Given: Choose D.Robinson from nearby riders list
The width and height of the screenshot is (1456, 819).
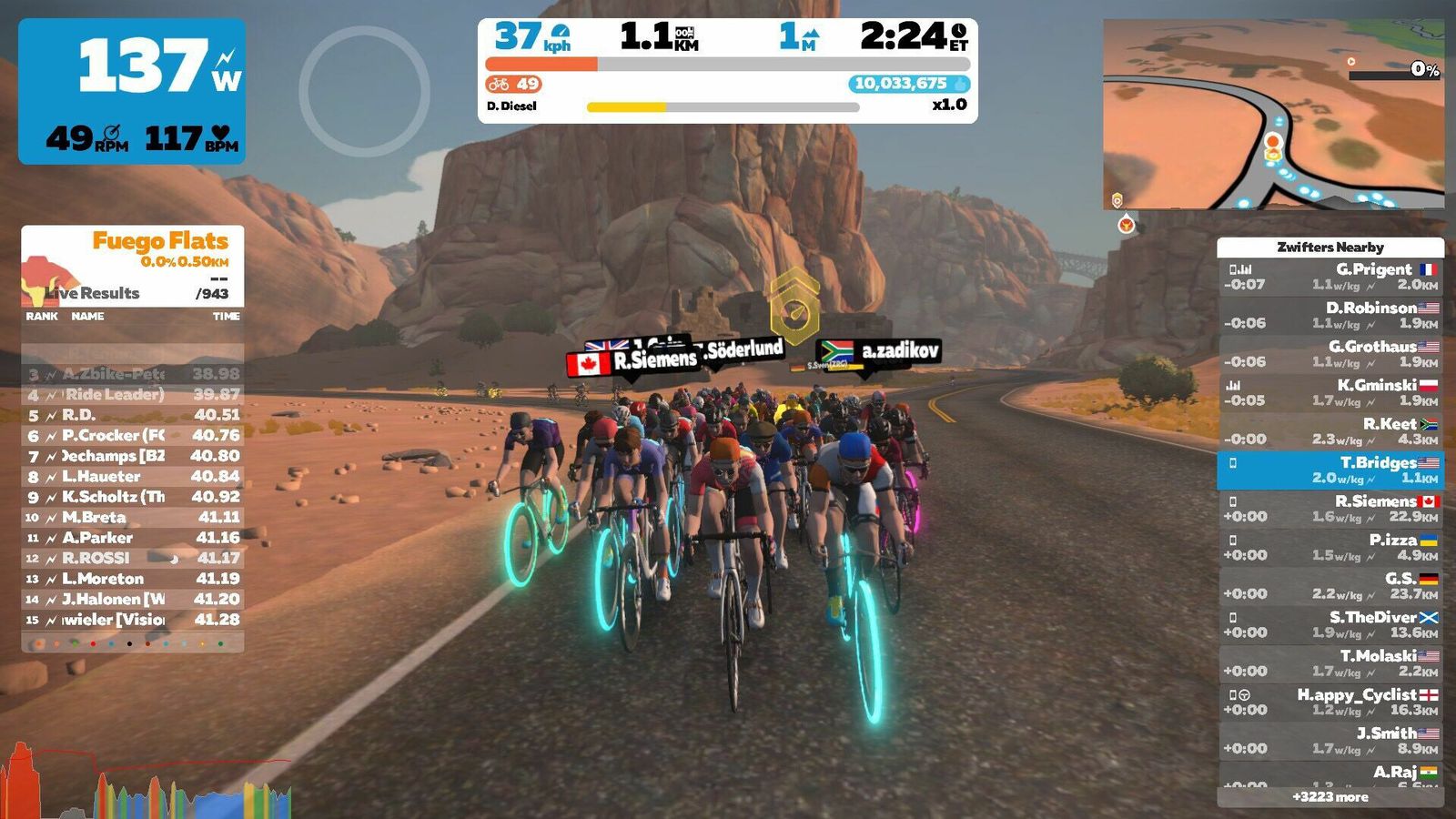Looking at the screenshot, I should pyautogui.click(x=1330, y=315).
